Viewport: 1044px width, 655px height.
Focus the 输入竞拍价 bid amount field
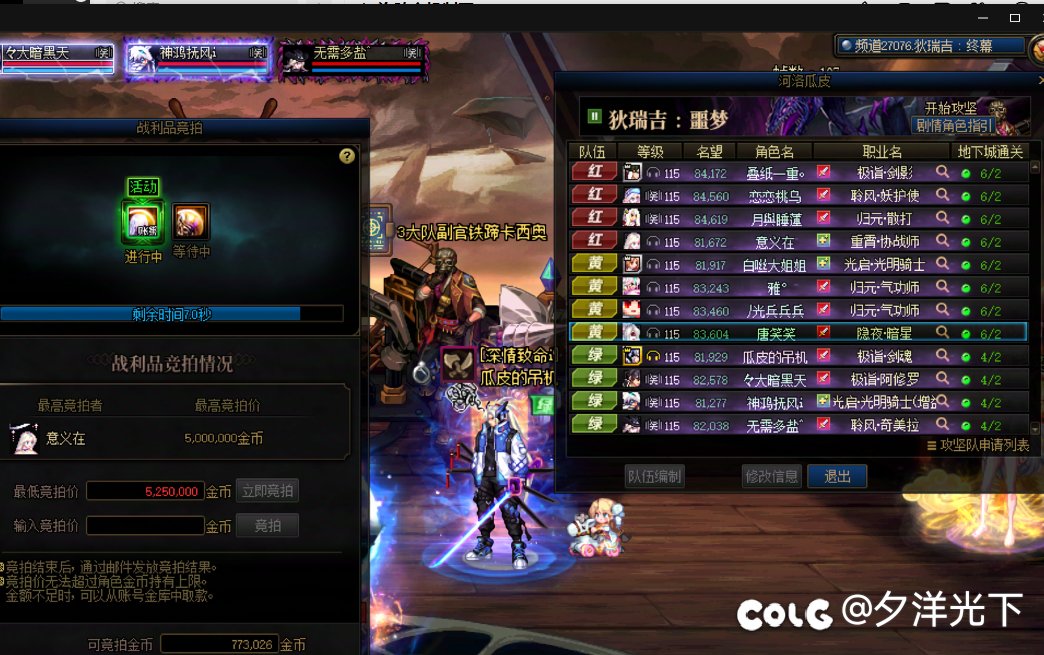(x=145, y=525)
